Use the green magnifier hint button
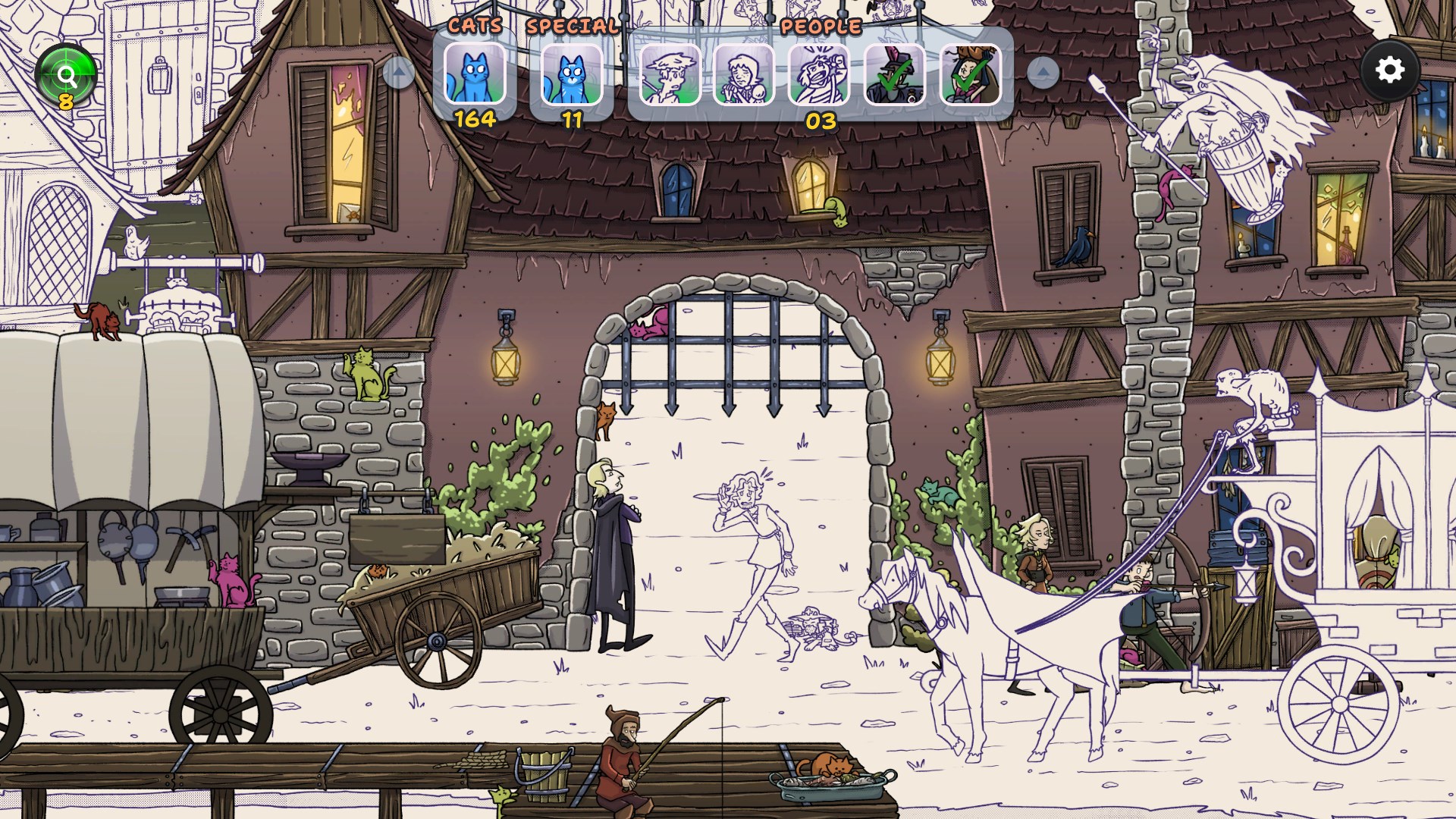1456x819 pixels. tap(66, 76)
